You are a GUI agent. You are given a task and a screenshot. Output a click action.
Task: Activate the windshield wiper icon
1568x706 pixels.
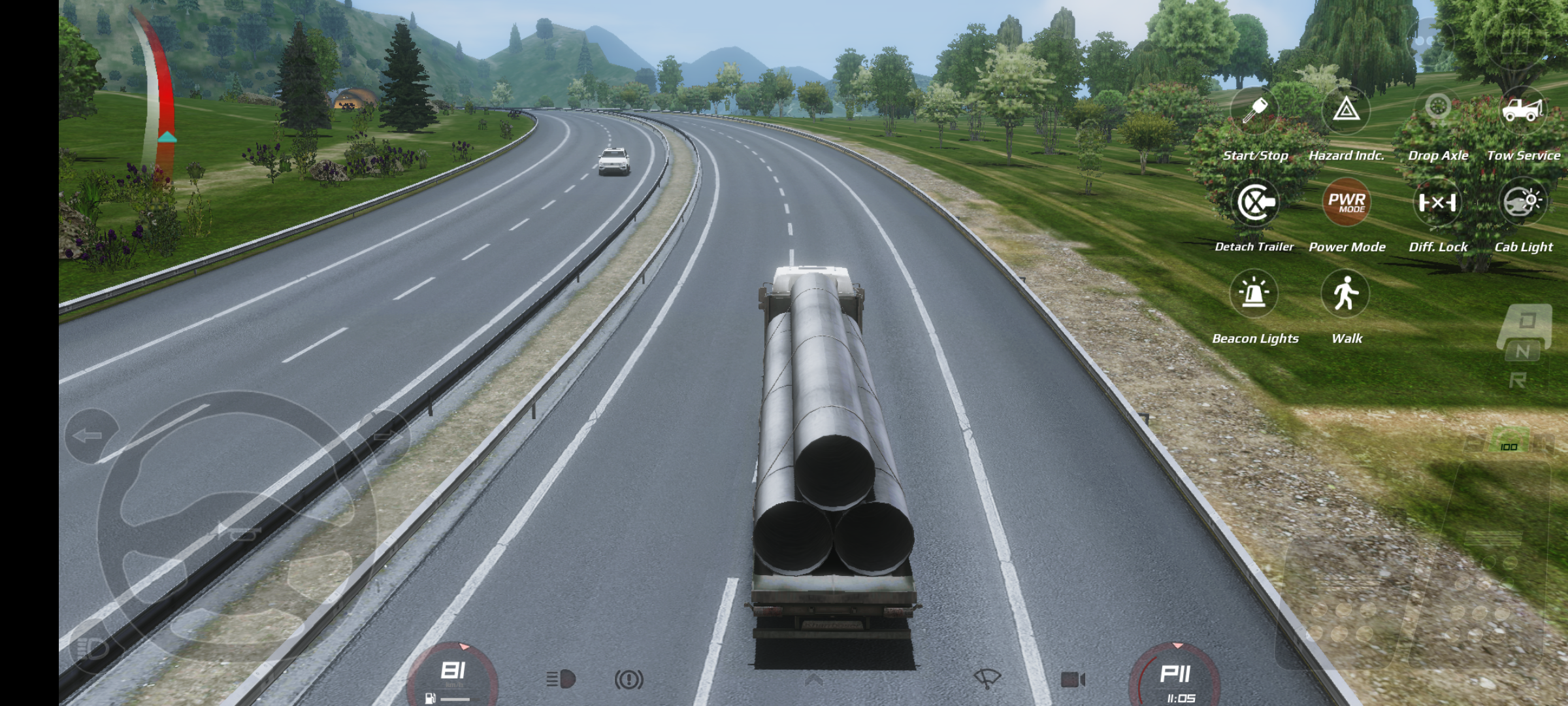pyautogui.click(x=987, y=679)
